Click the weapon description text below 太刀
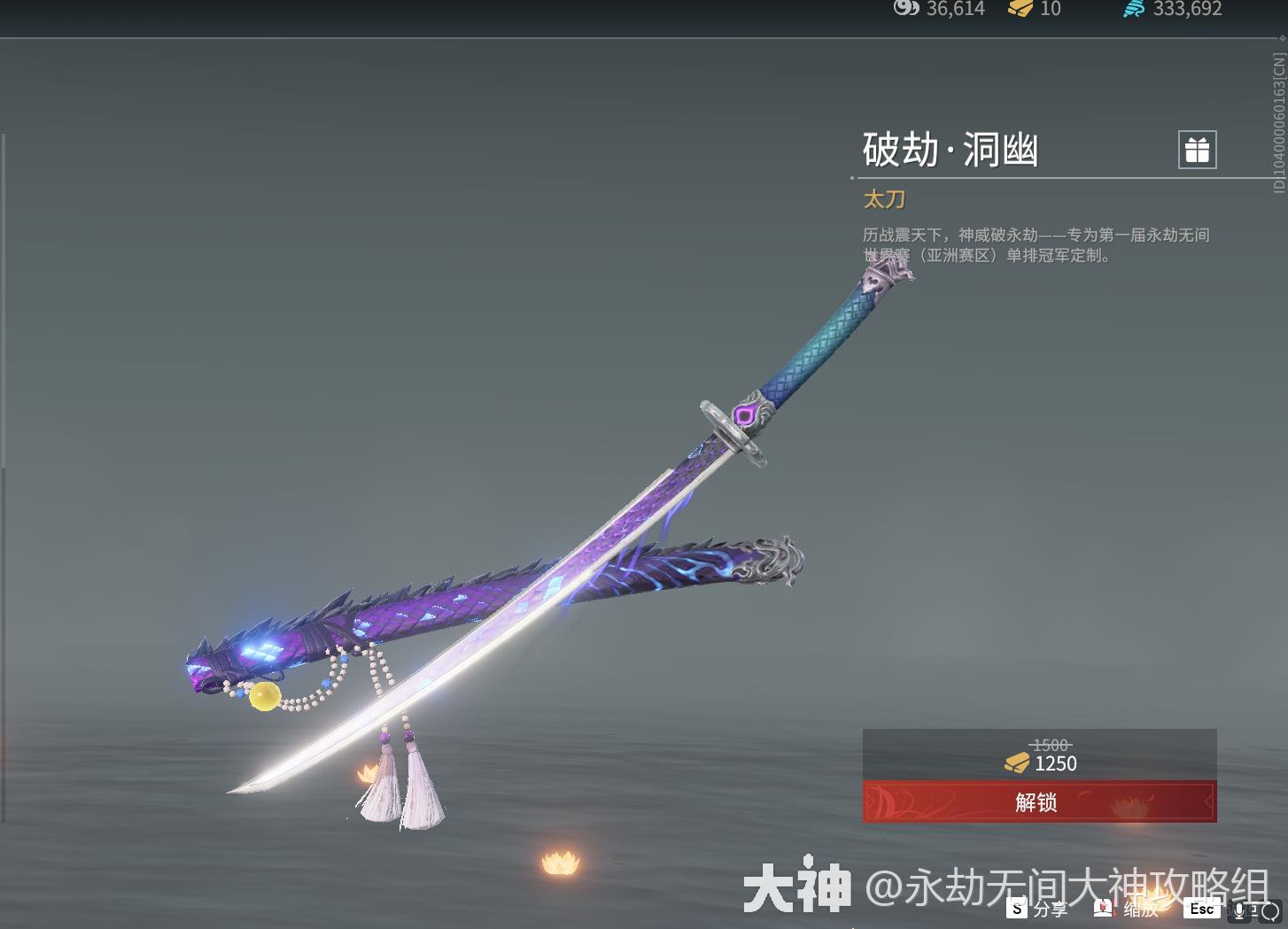This screenshot has height=929, width=1288. 1036,245
